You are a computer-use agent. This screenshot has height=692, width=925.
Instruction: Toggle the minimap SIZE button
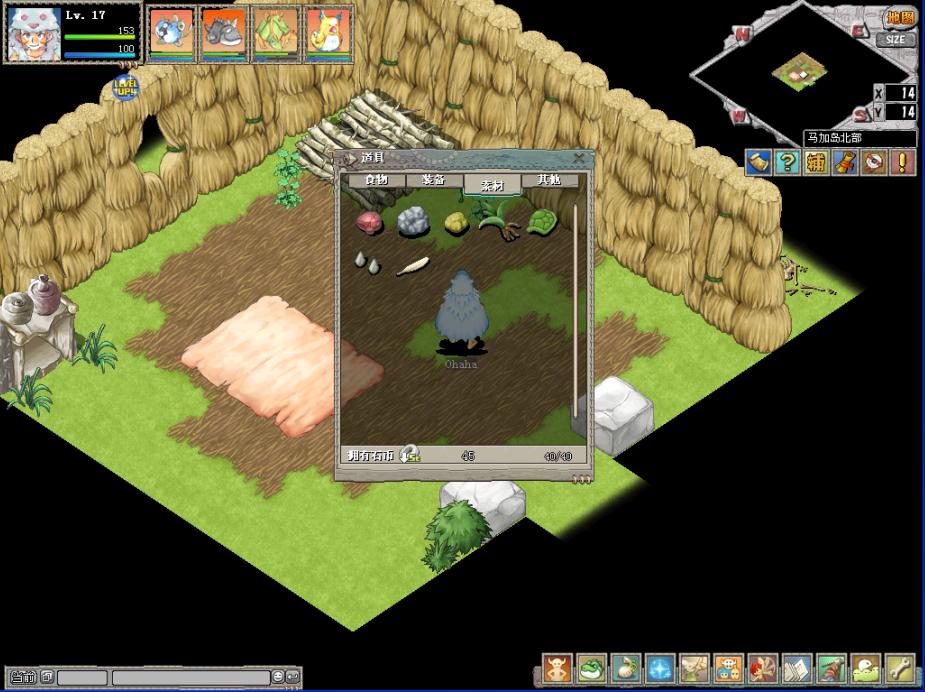(x=895, y=40)
